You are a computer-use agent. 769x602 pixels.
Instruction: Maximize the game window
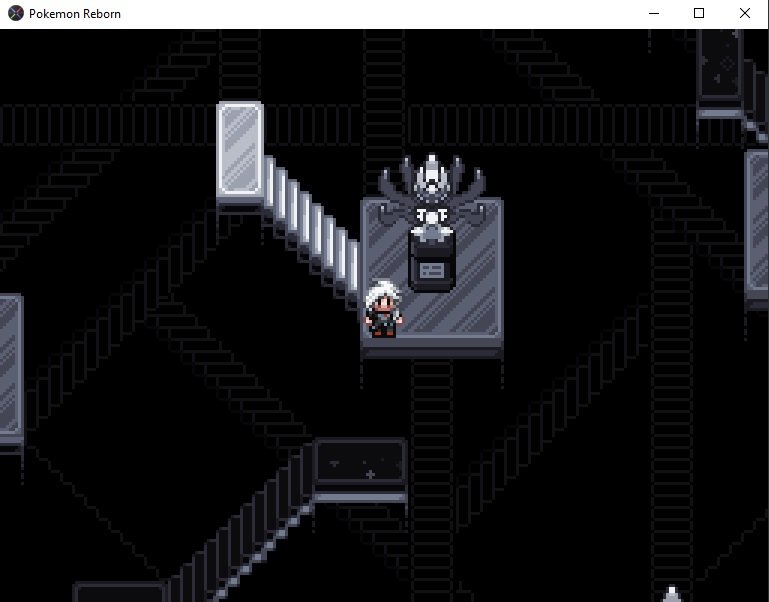(699, 14)
